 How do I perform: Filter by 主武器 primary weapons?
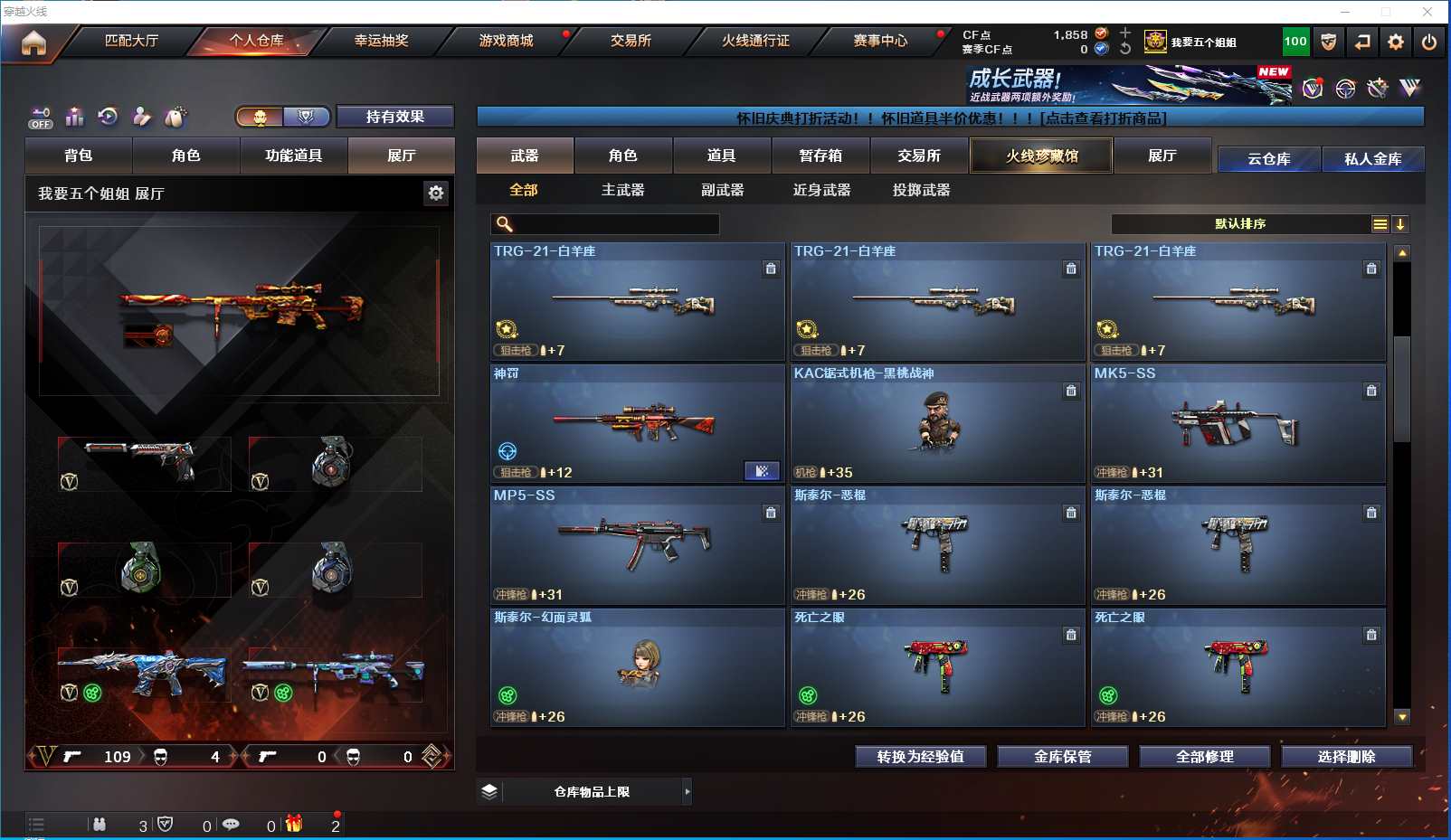pos(622,190)
